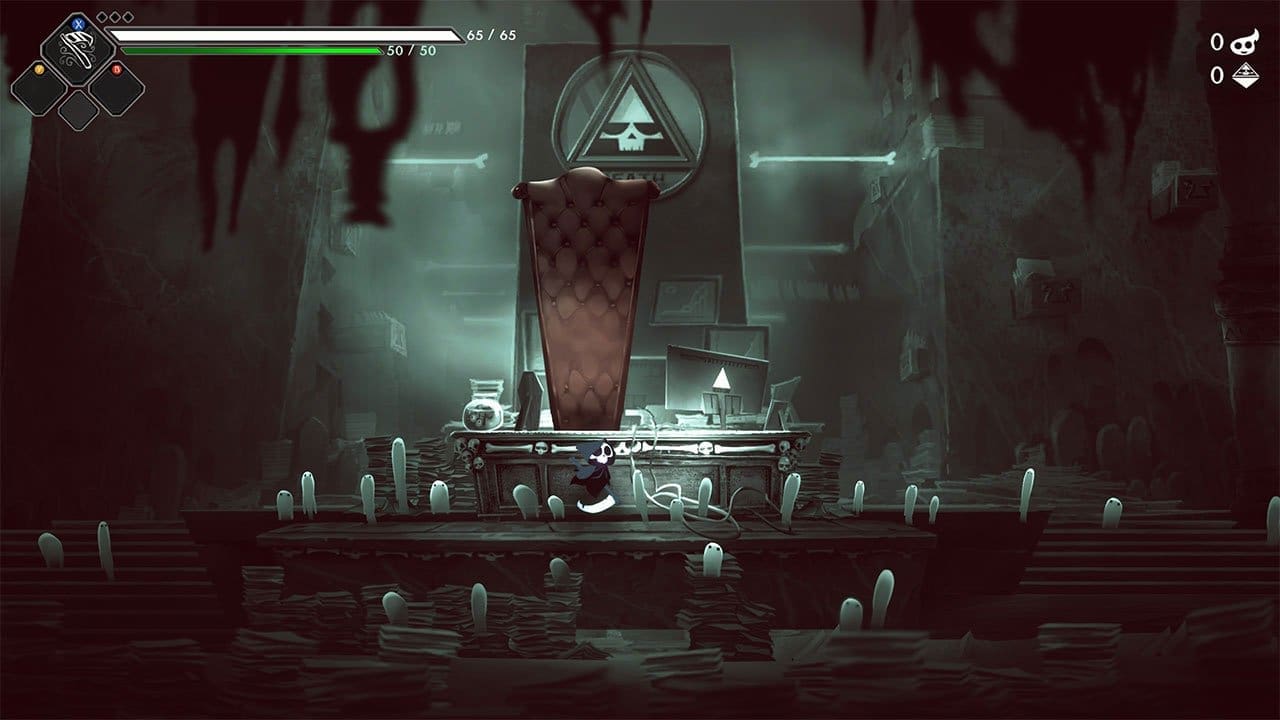Click the yellow Y spell slot

(x=38, y=90)
